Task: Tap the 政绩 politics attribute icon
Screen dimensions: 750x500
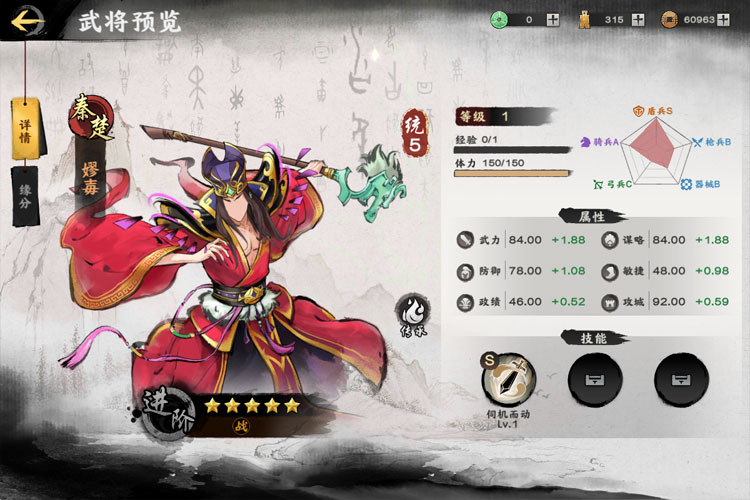Action: (465, 302)
